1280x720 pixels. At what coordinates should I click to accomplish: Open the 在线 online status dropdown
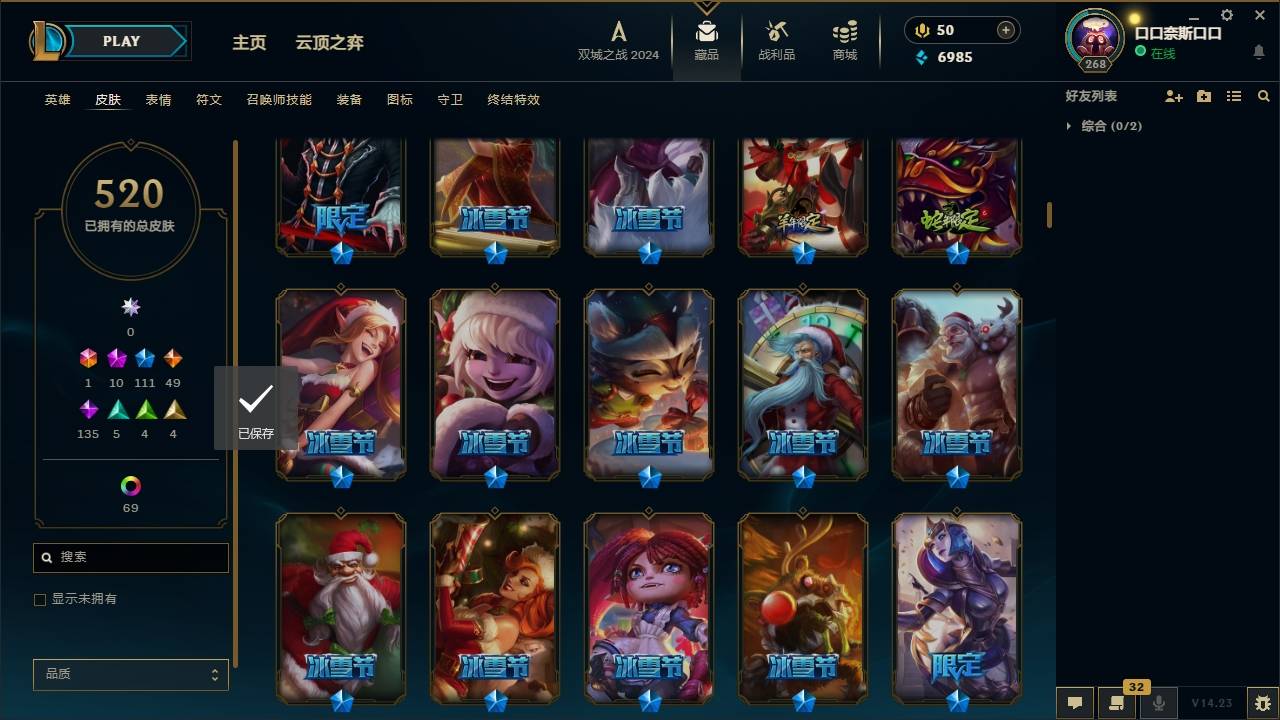coord(1162,53)
